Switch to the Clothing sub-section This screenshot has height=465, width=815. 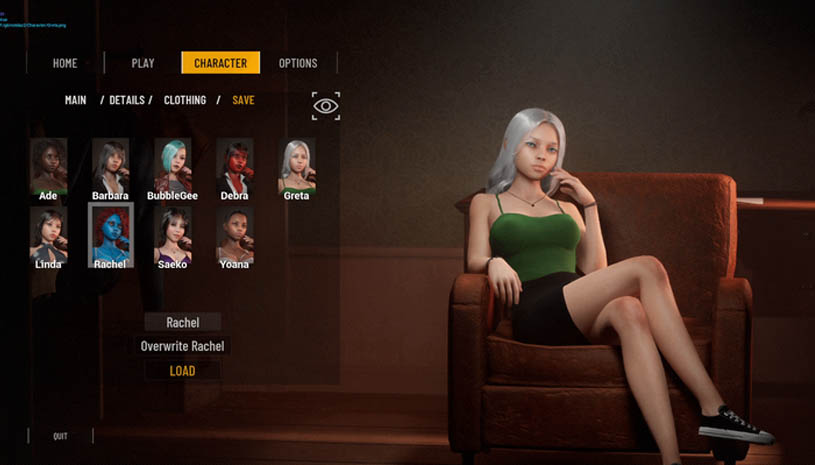tap(185, 100)
